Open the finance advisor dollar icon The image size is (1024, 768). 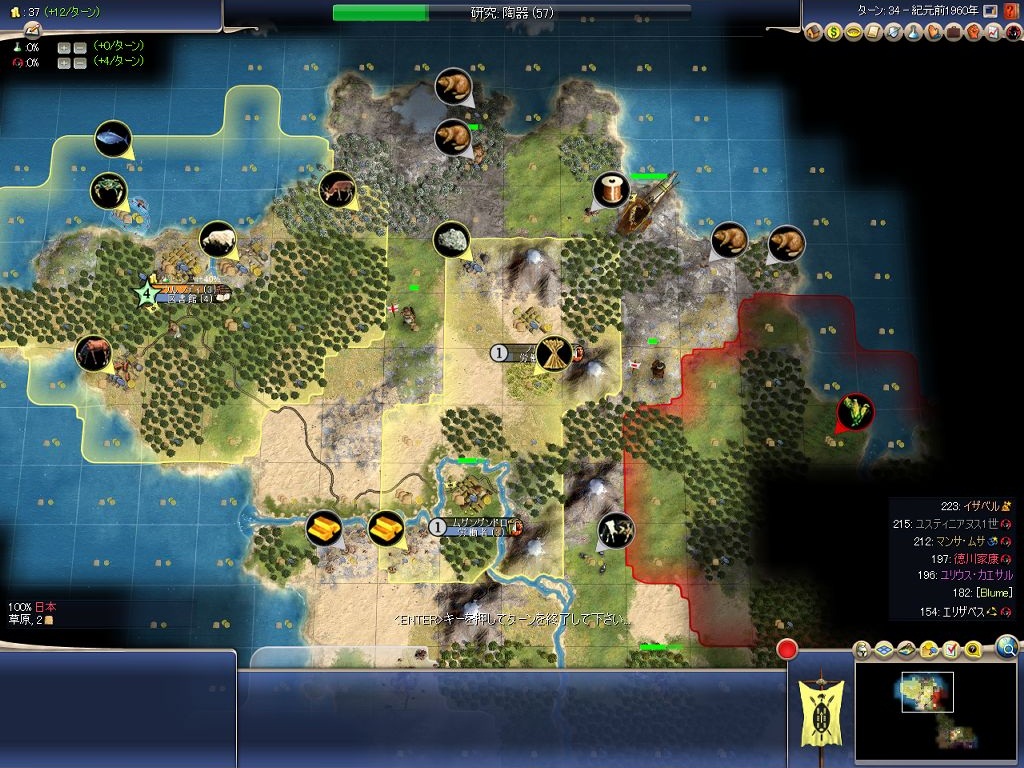[834, 33]
